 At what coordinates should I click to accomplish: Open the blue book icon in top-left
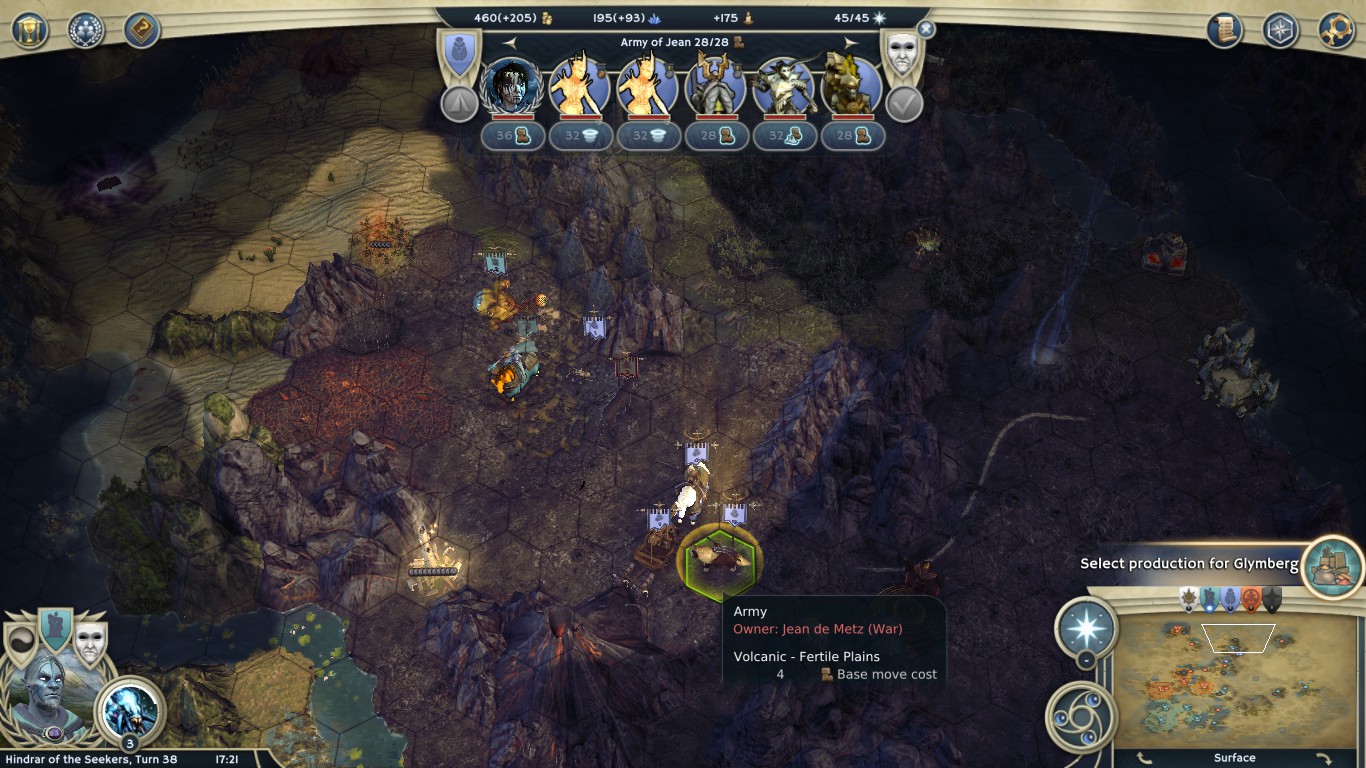pyautogui.click(x=142, y=30)
